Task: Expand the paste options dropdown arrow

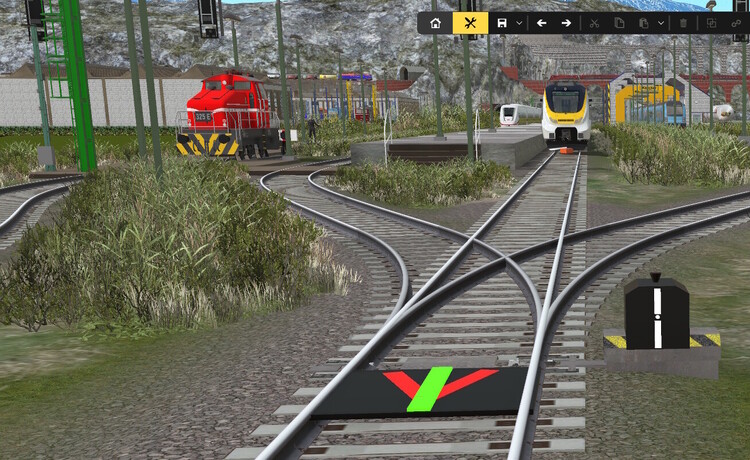Action: tap(661, 23)
